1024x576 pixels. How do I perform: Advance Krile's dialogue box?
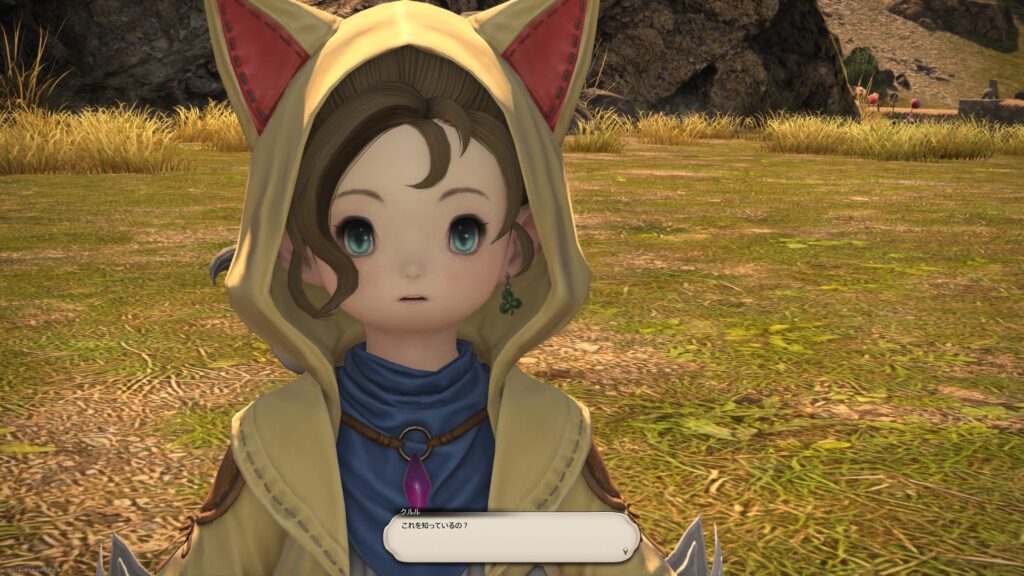pyautogui.click(x=510, y=537)
